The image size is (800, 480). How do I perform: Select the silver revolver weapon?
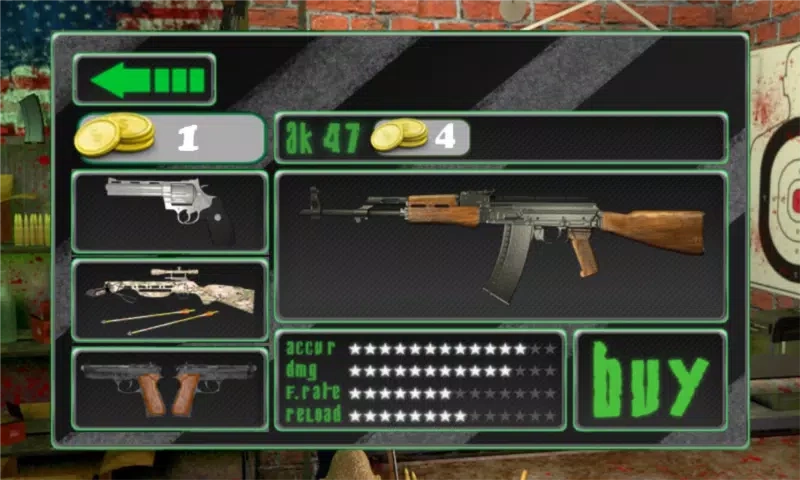(x=170, y=212)
